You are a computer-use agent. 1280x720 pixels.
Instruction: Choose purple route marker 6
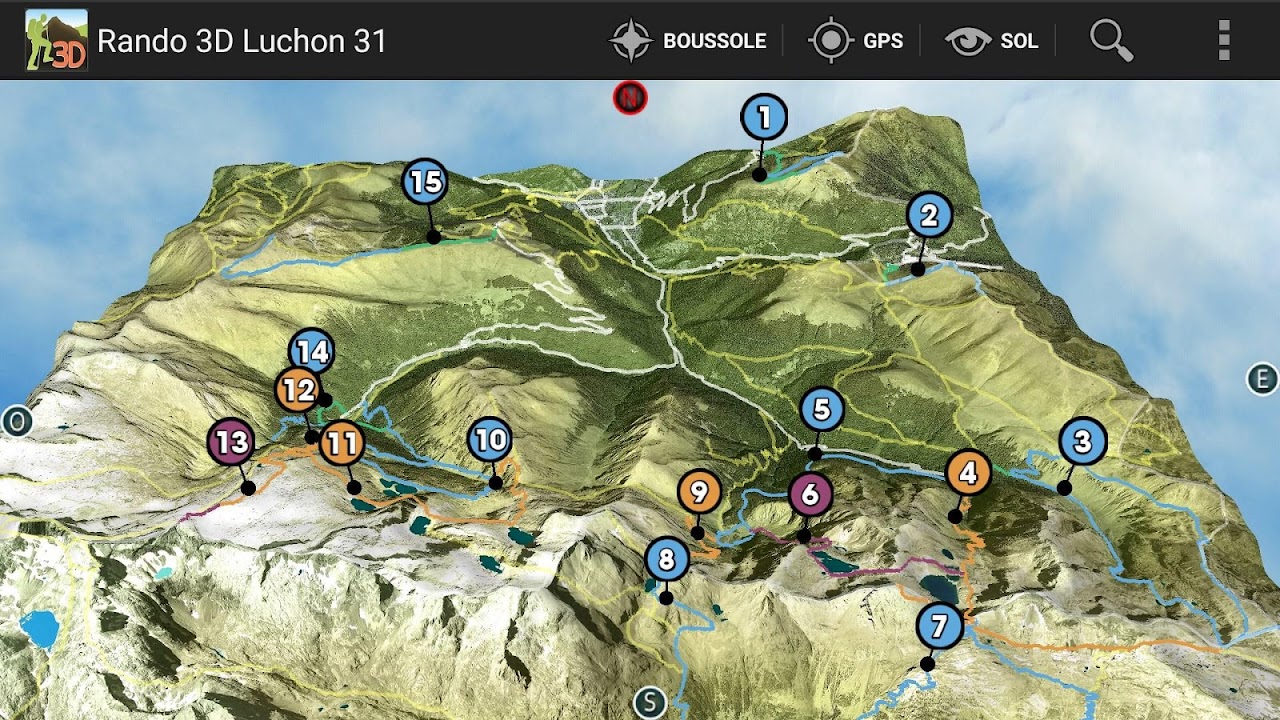point(810,494)
